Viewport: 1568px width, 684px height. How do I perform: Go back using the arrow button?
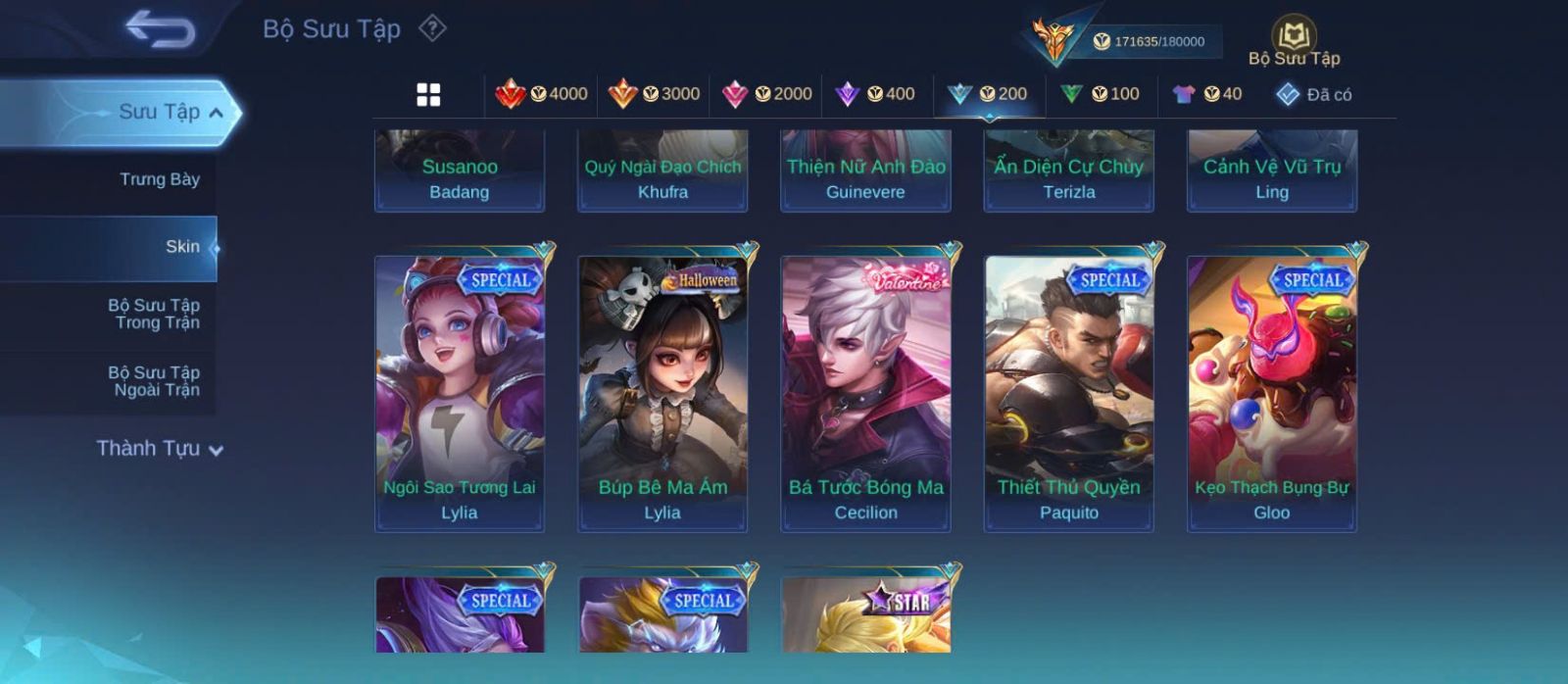tap(160, 29)
